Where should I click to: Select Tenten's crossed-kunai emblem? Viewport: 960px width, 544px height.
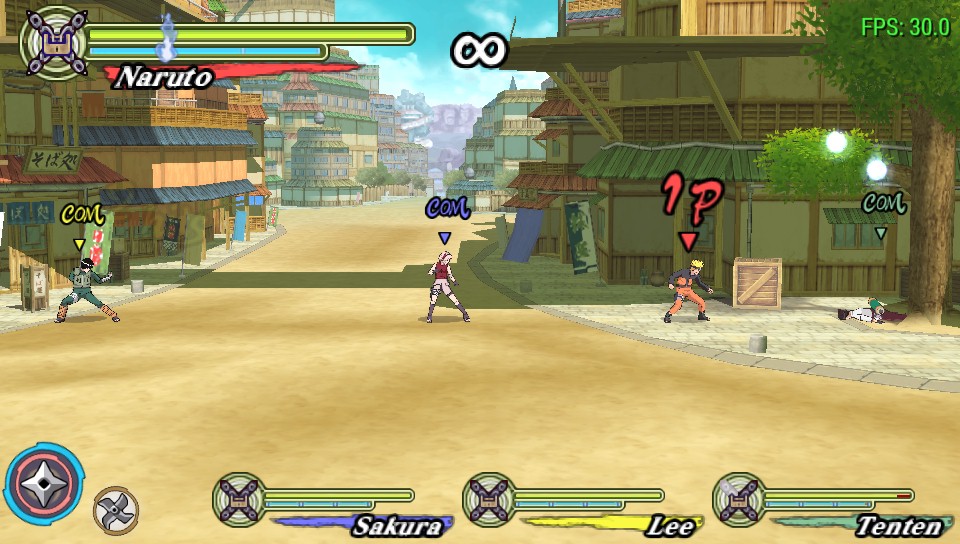click(738, 500)
